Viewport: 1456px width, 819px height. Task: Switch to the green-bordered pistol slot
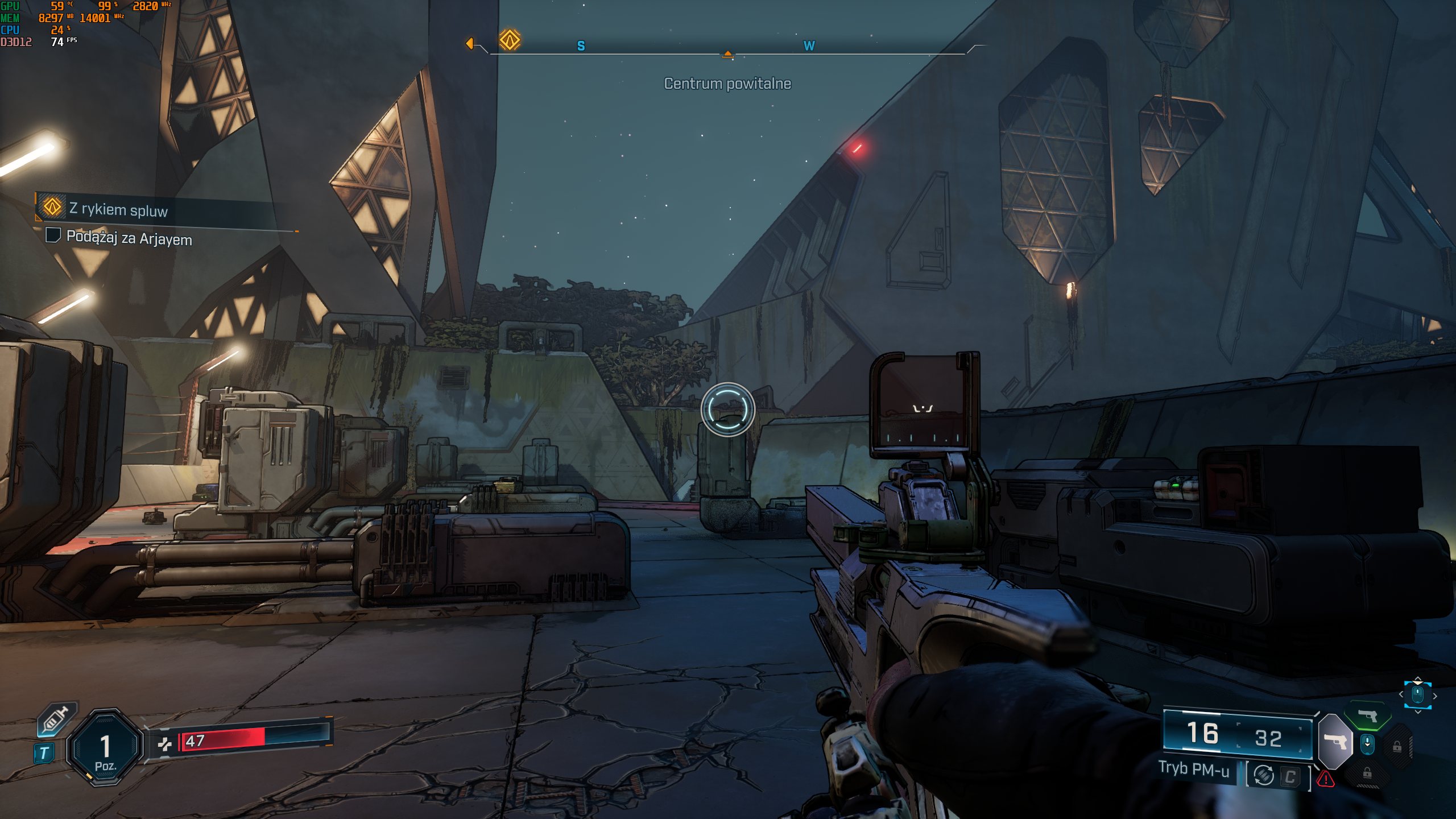(1367, 715)
